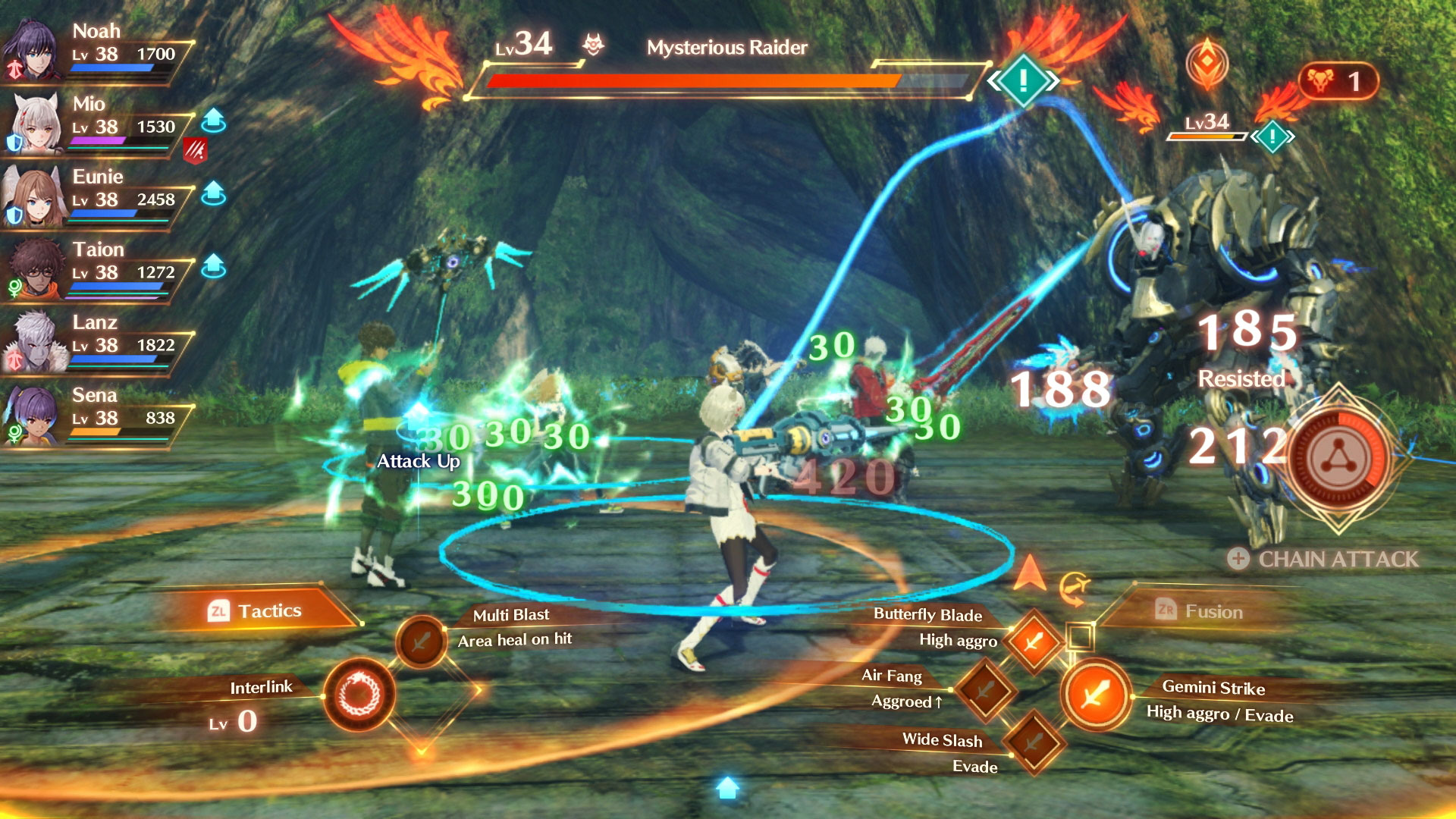Choose Sena's party portrait
This screenshot has width=1456, height=819.
(32, 415)
